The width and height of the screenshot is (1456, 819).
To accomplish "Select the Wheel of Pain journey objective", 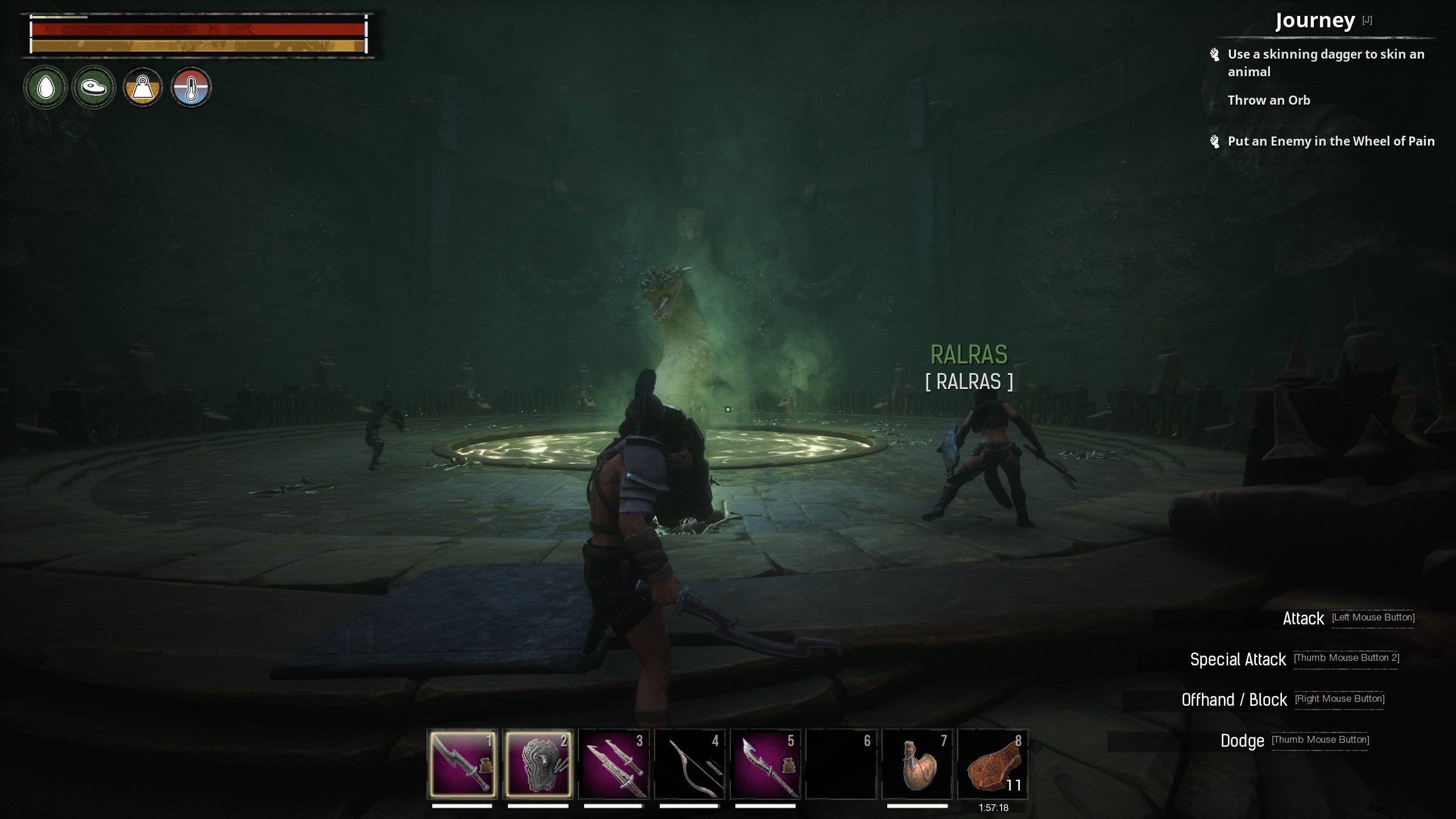I will tap(1331, 141).
